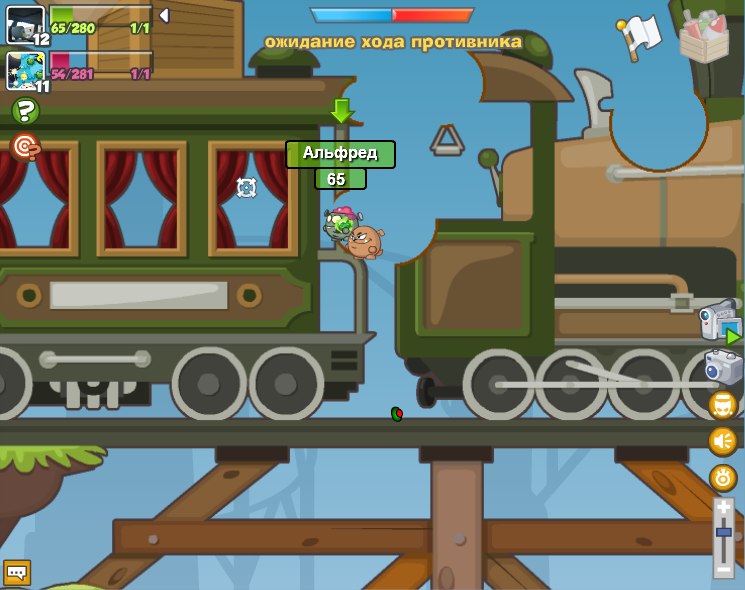The height and width of the screenshot is (590, 745).
Task: Zoom out with the minus button
Action: tap(723, 567)
